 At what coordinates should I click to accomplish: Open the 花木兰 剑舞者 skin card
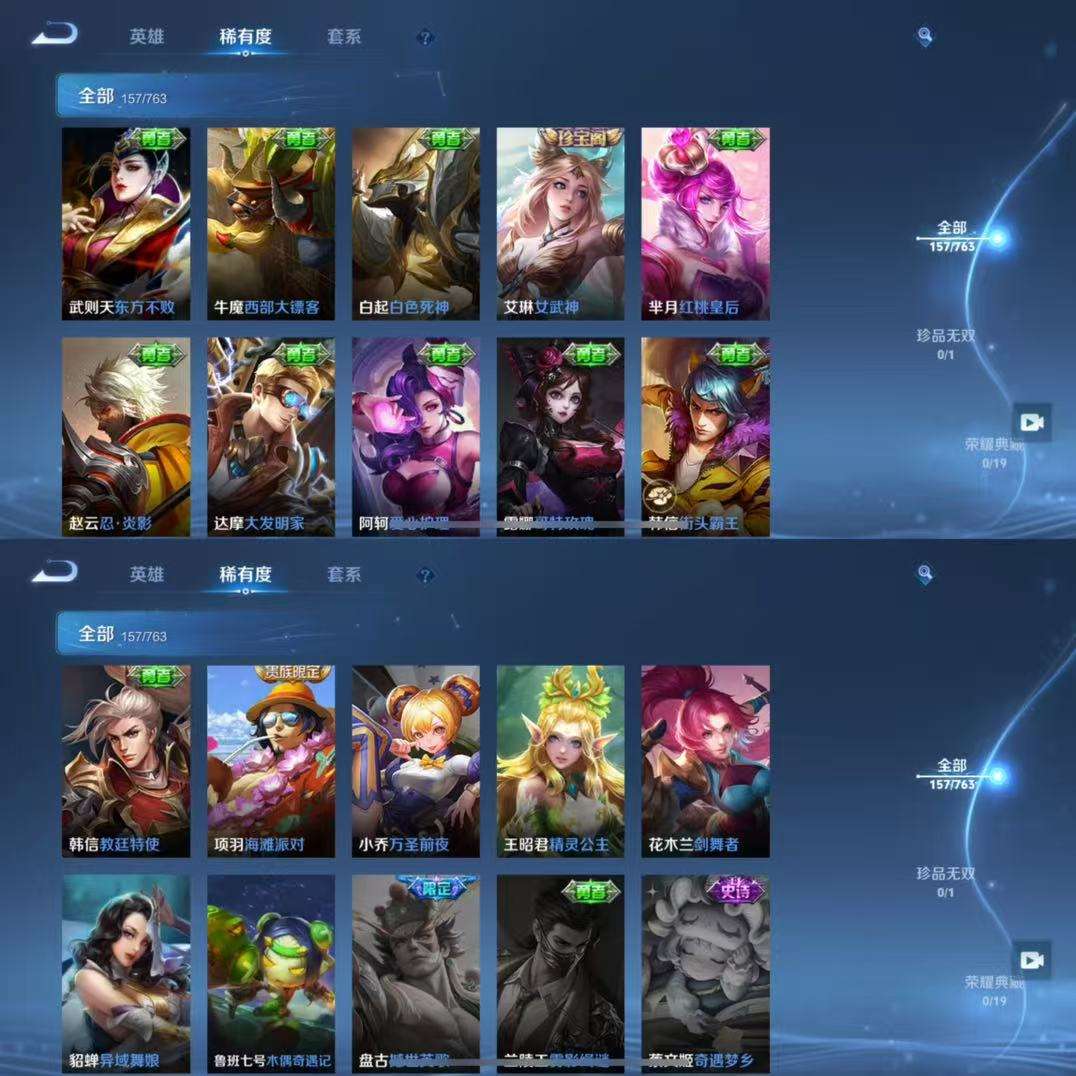pos(706,760)
